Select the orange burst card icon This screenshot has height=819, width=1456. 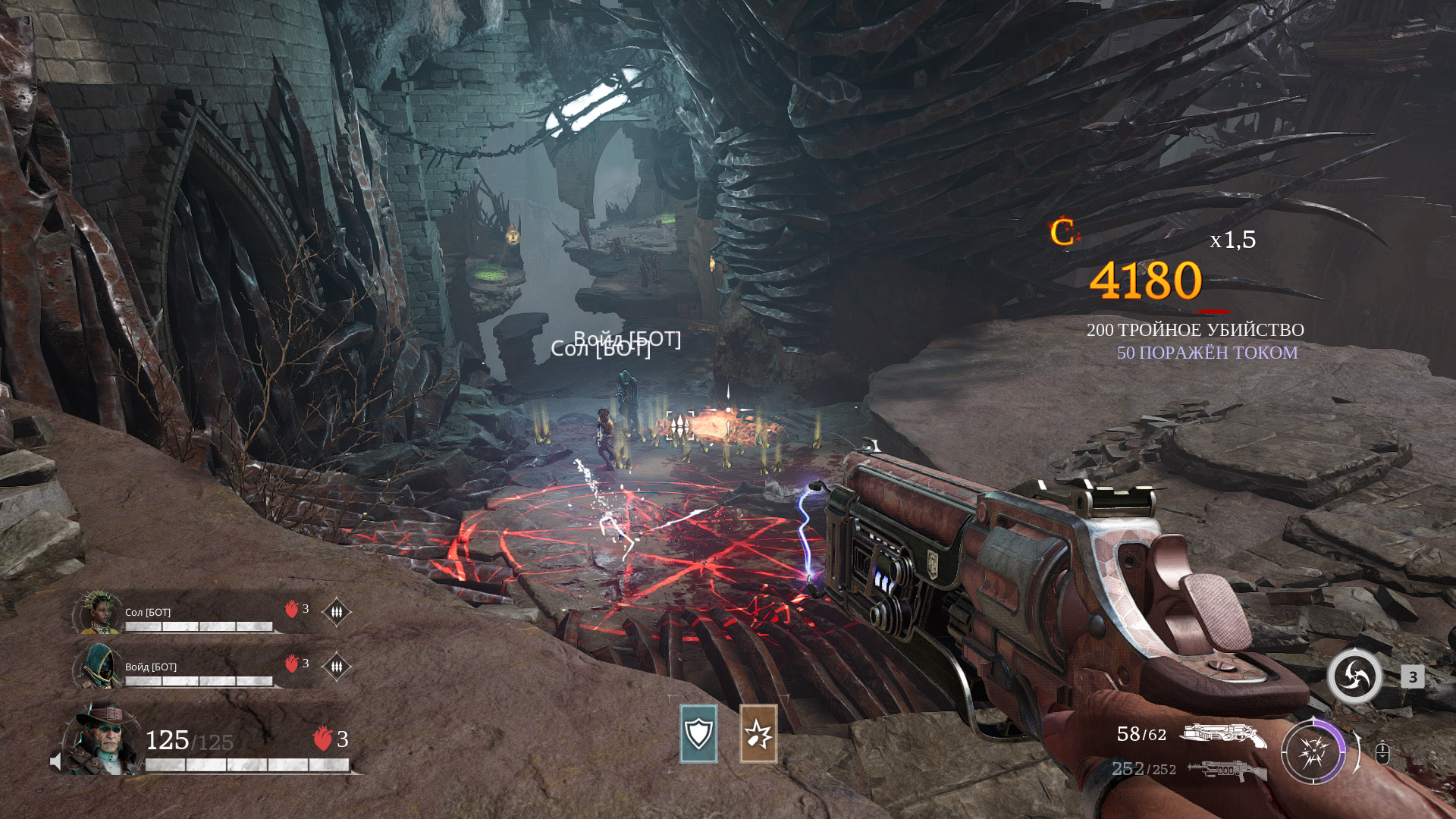(758, 733)
